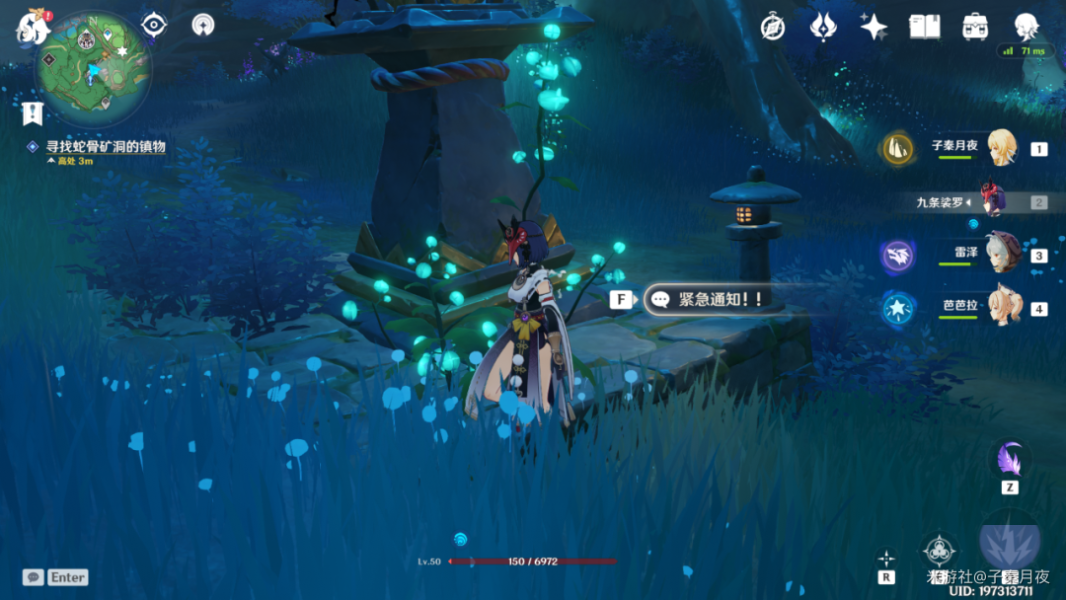Open the backpack inventory
The width and height of the screenshot is (1066, 600).
coord(975,27)
